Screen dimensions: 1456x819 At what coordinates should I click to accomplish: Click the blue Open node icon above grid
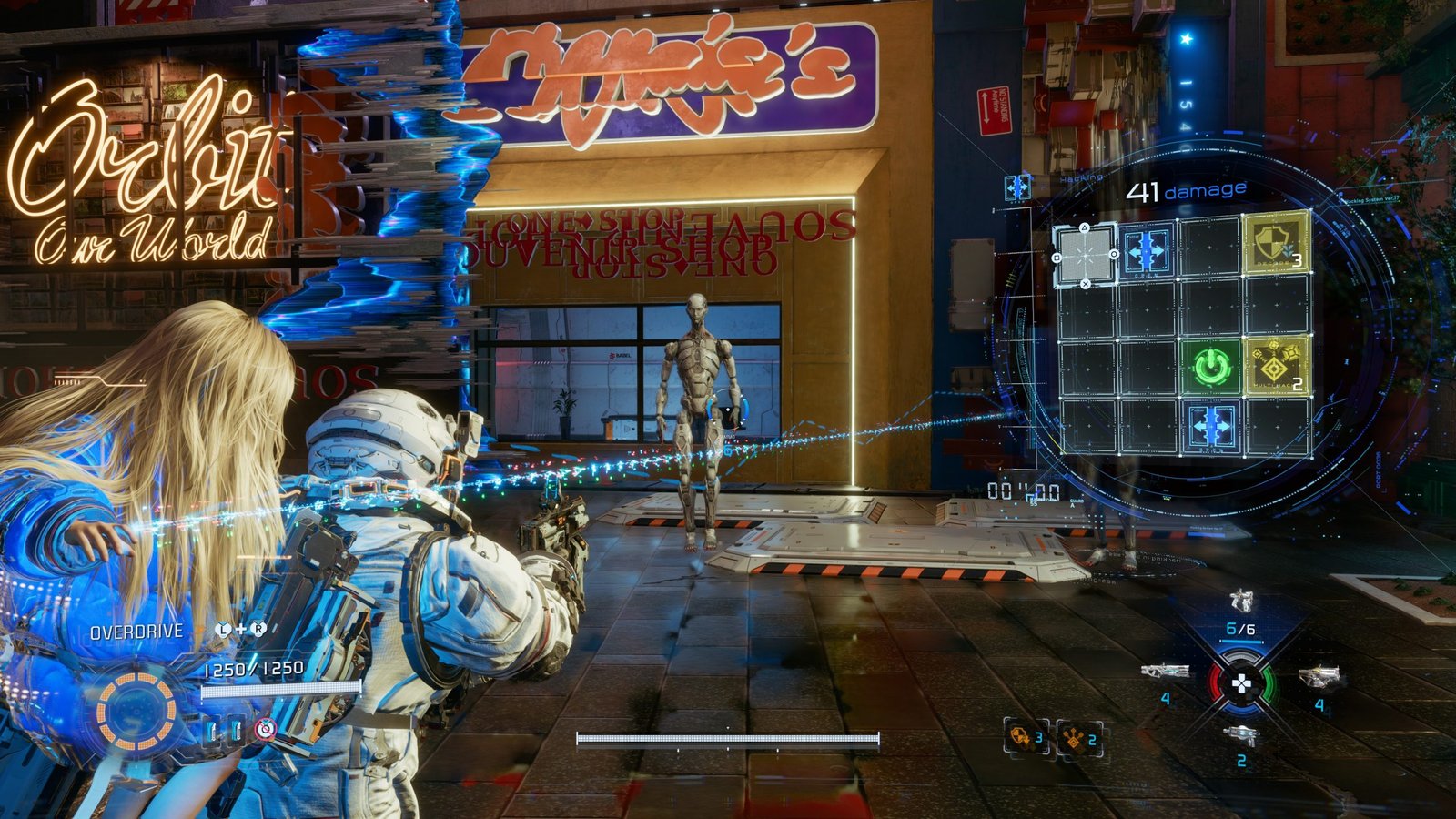[1017, 188]
